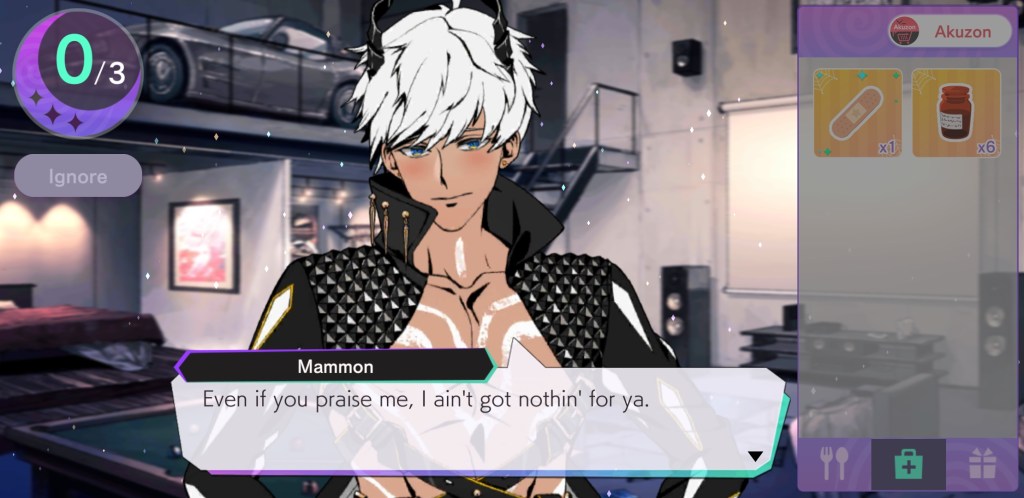Switch to the fork and spoon food tab

[834, 463]
